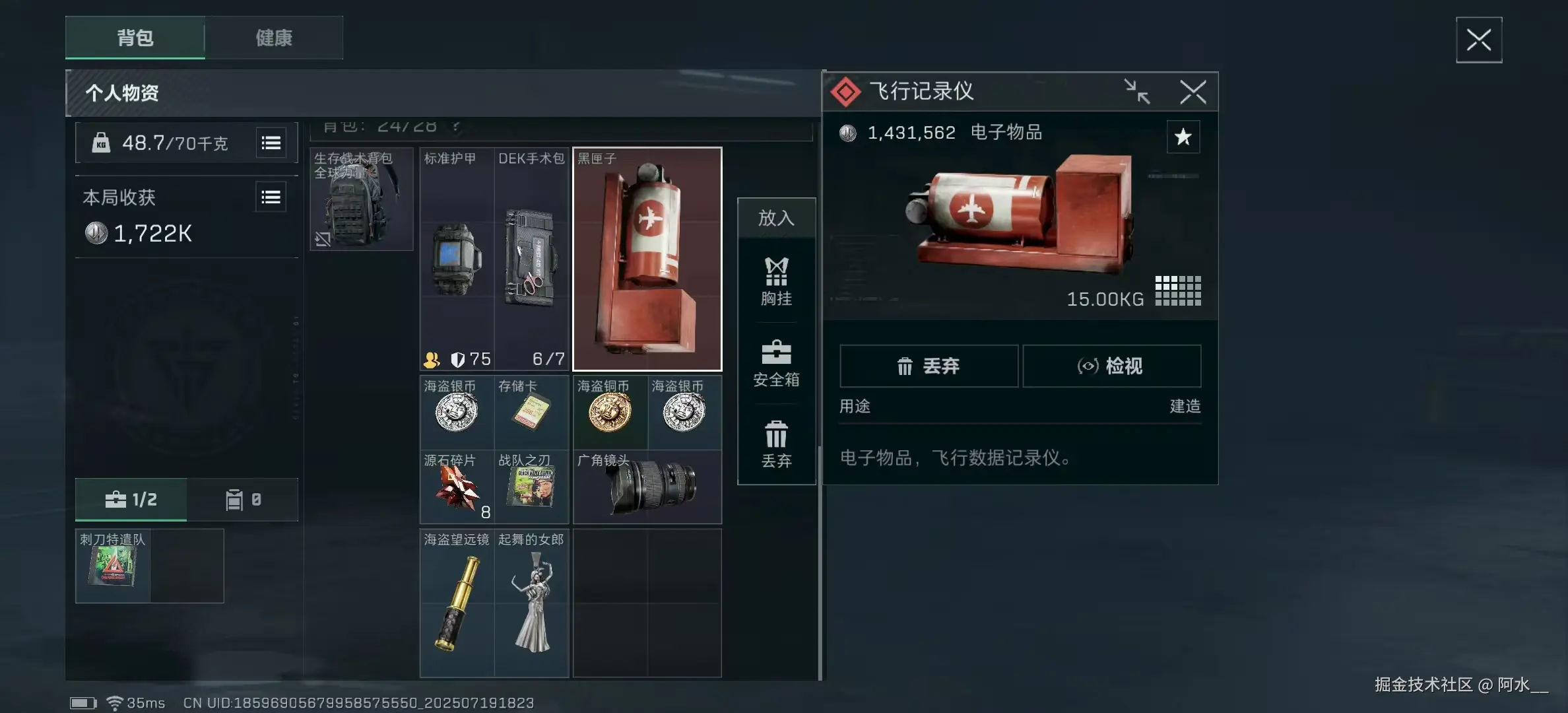This screenshot has height=713, width=1568.
Task: Click the list icon next to 本局收获
Action: tap(271, 197)
